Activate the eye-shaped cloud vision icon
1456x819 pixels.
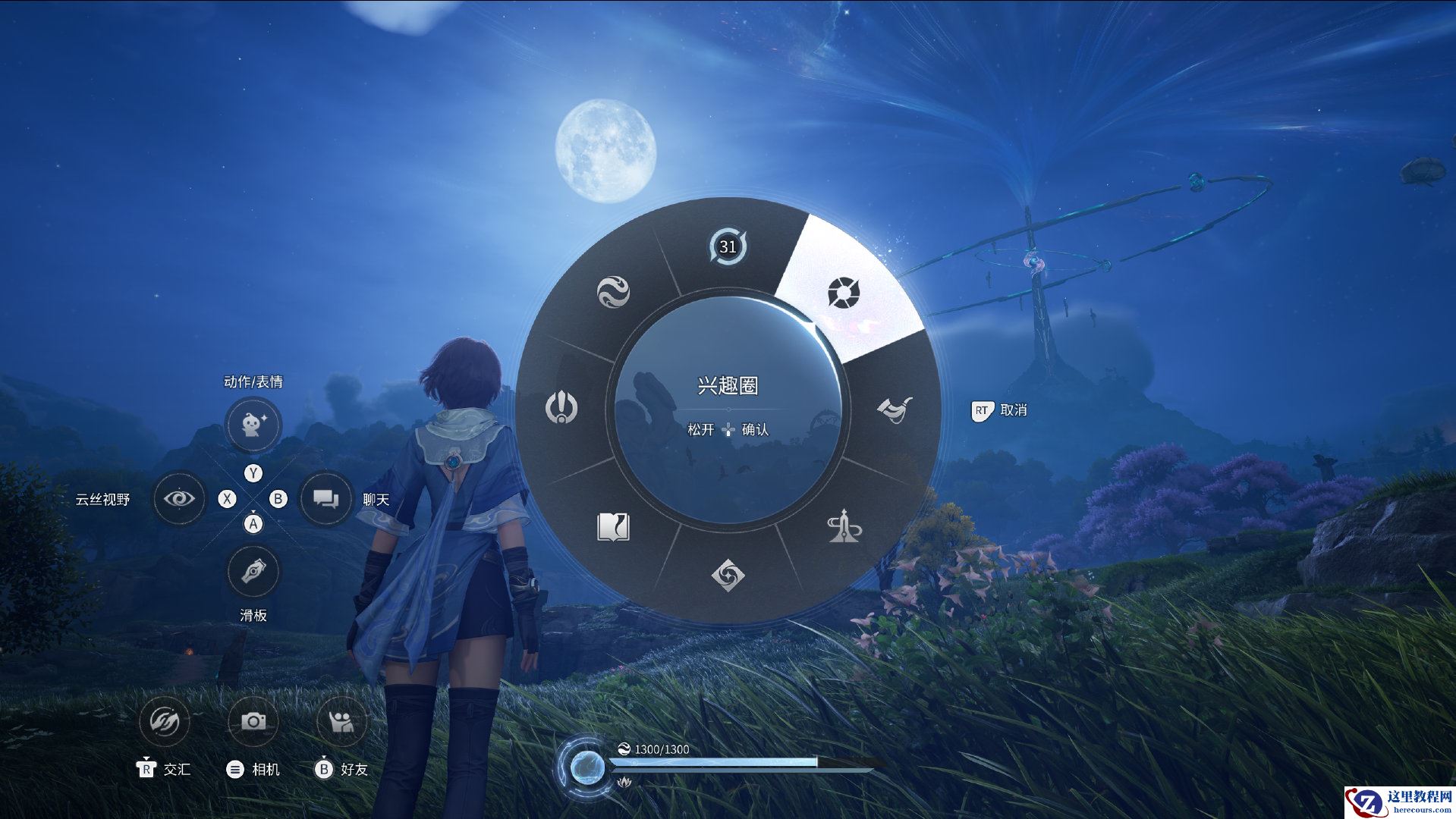pyautogui.click(x=179, y=499)
